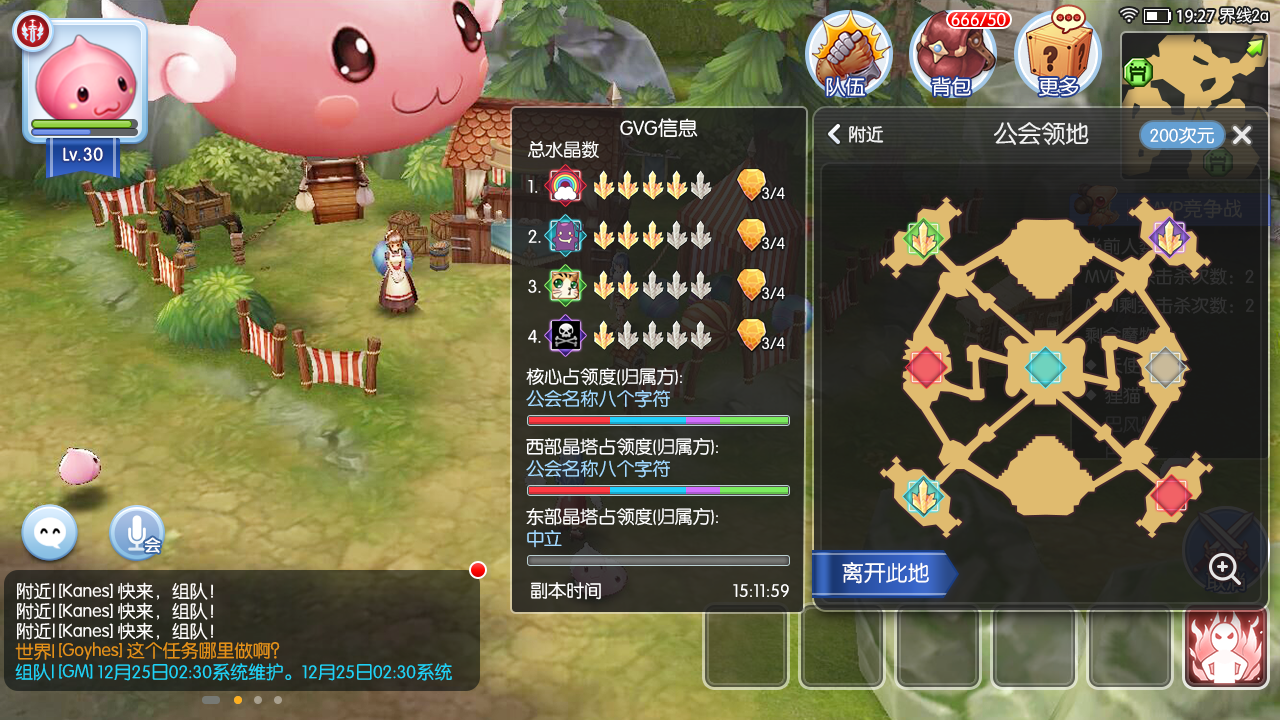Click the 公会名称八个字符 guild name link
1280x720 pixels.
click(x=597, y=399)
